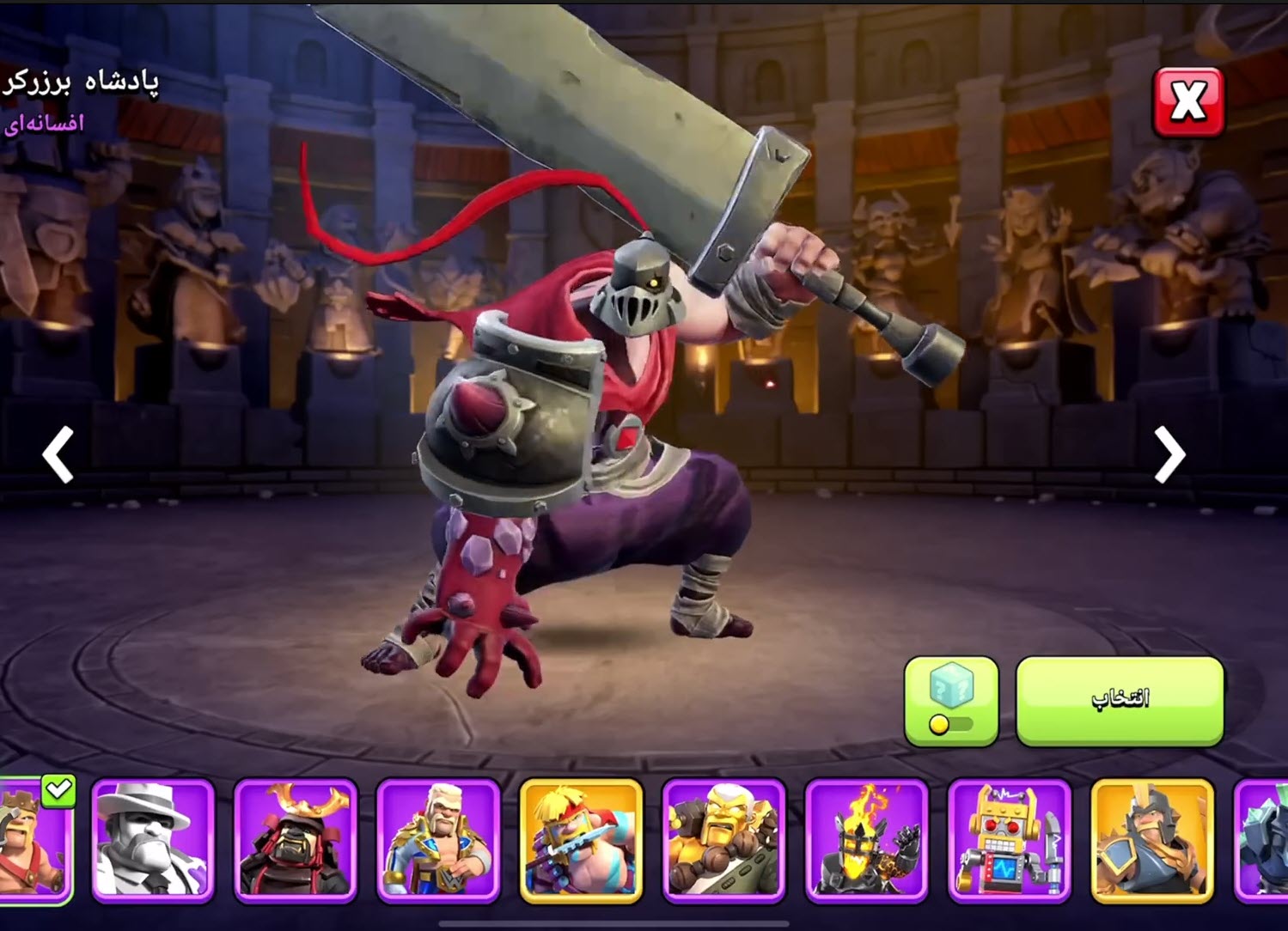Show the previous skin with the left arrow
This screenshot has height=931, width=1288.
58,453
